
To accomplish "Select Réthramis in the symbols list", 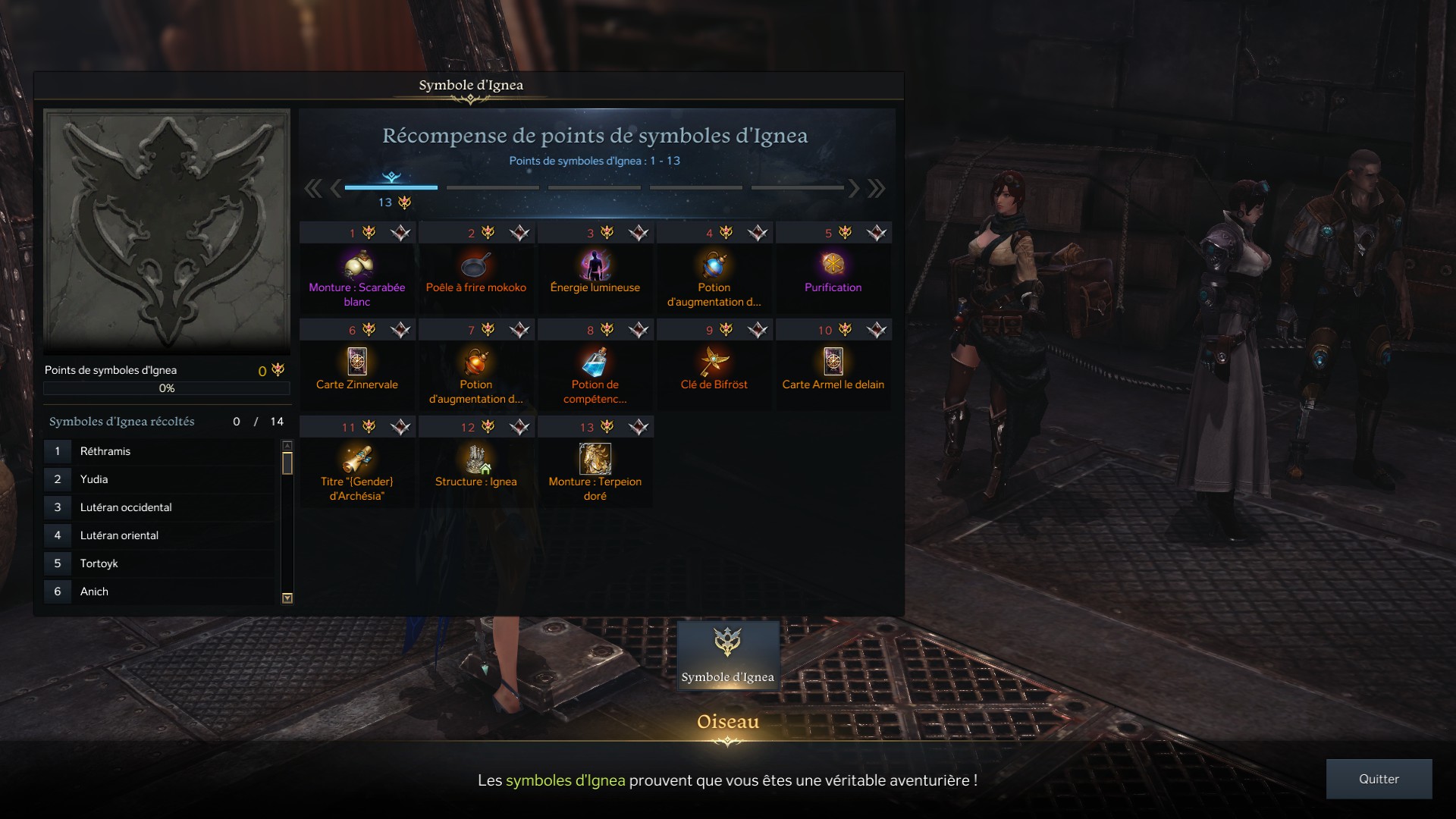I will [159, 451].
